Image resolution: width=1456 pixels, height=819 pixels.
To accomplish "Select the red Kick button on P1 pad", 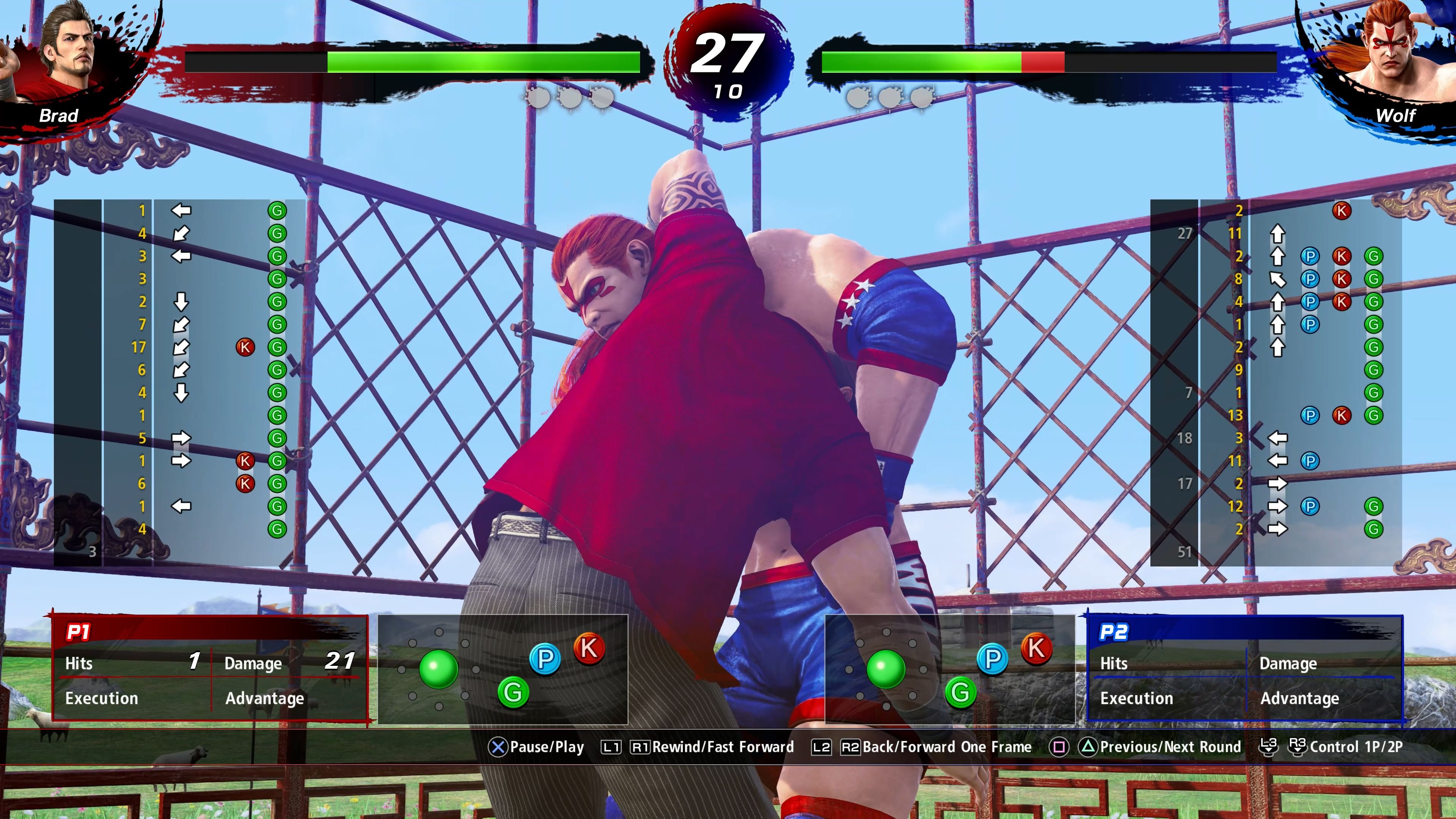I will [590, 649].
